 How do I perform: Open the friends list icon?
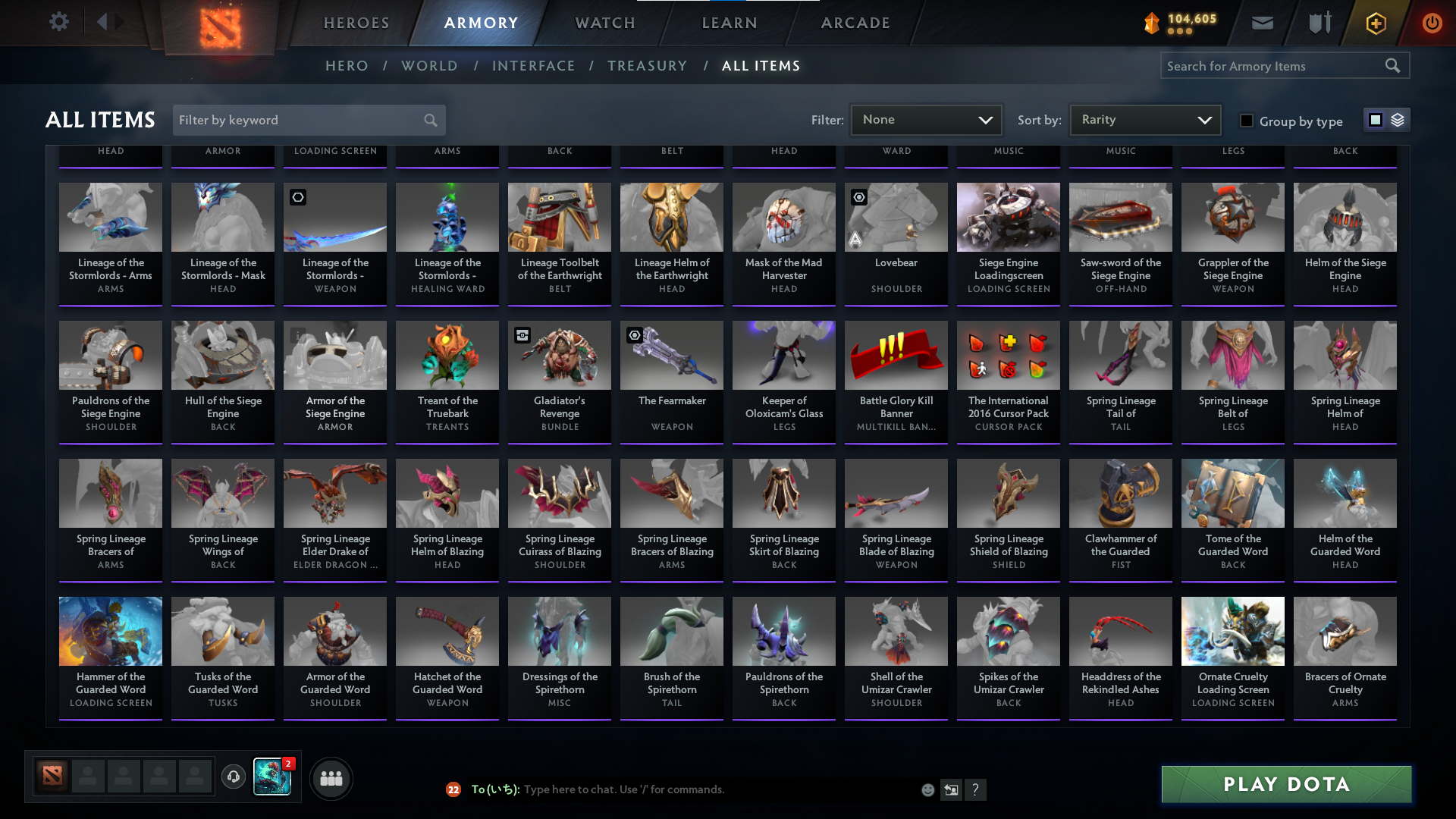click(331, 777)
